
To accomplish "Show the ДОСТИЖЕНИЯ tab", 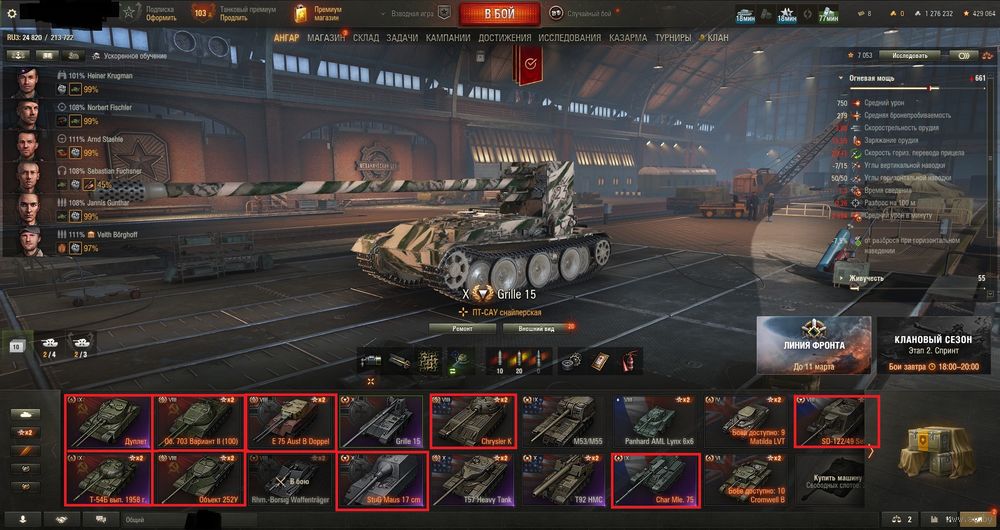I will tap(504, 38).
